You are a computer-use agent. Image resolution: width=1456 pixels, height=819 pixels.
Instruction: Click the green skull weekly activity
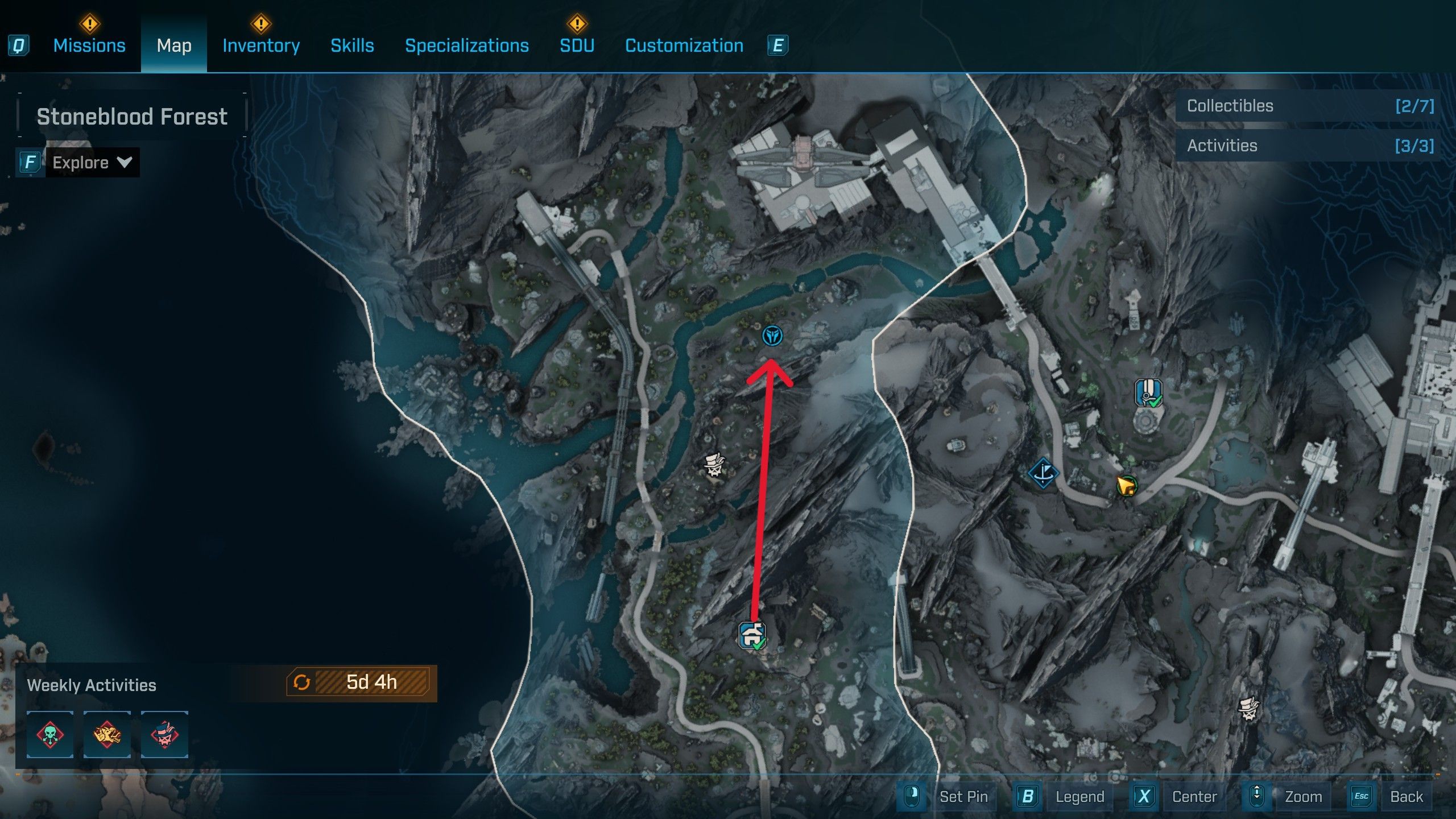50,734
